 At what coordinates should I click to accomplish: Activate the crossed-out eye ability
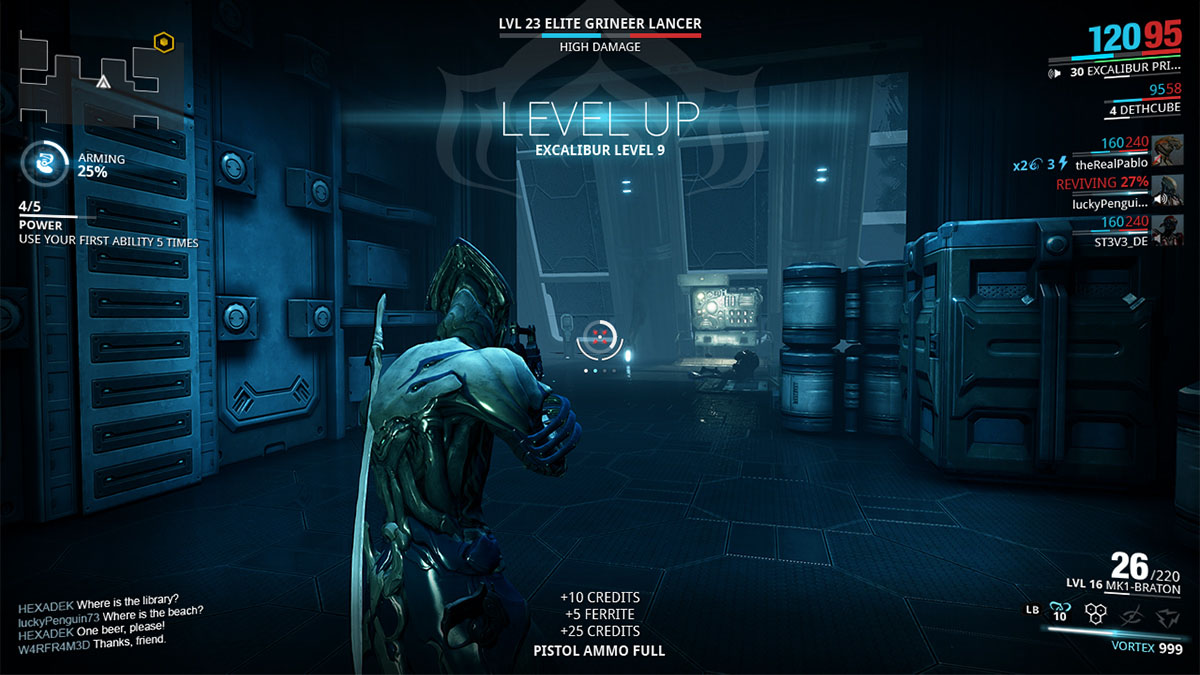pyautogui.click(x=1129, y=615)
